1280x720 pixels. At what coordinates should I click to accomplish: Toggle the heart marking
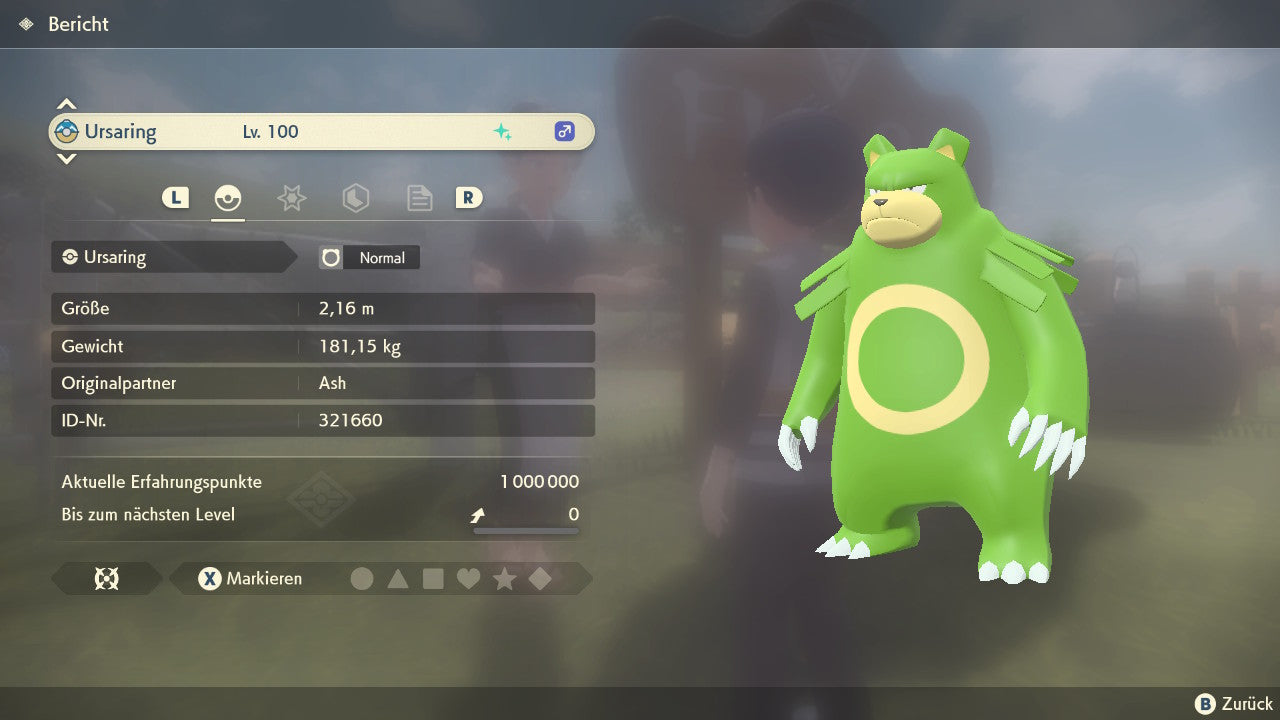pyautogui.click(x=468, y=578)
